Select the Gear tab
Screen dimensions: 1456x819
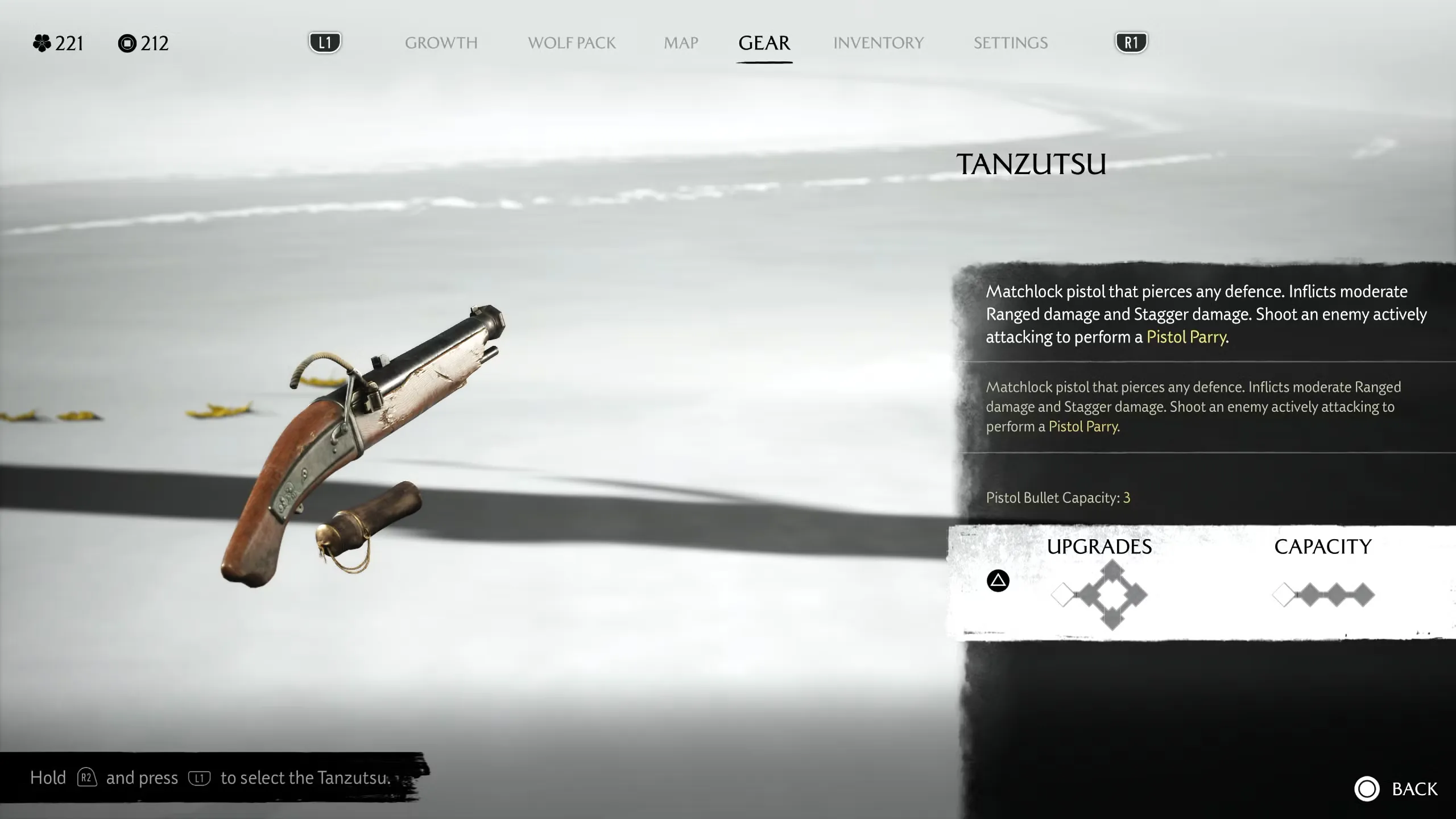[x=764, y=43]
